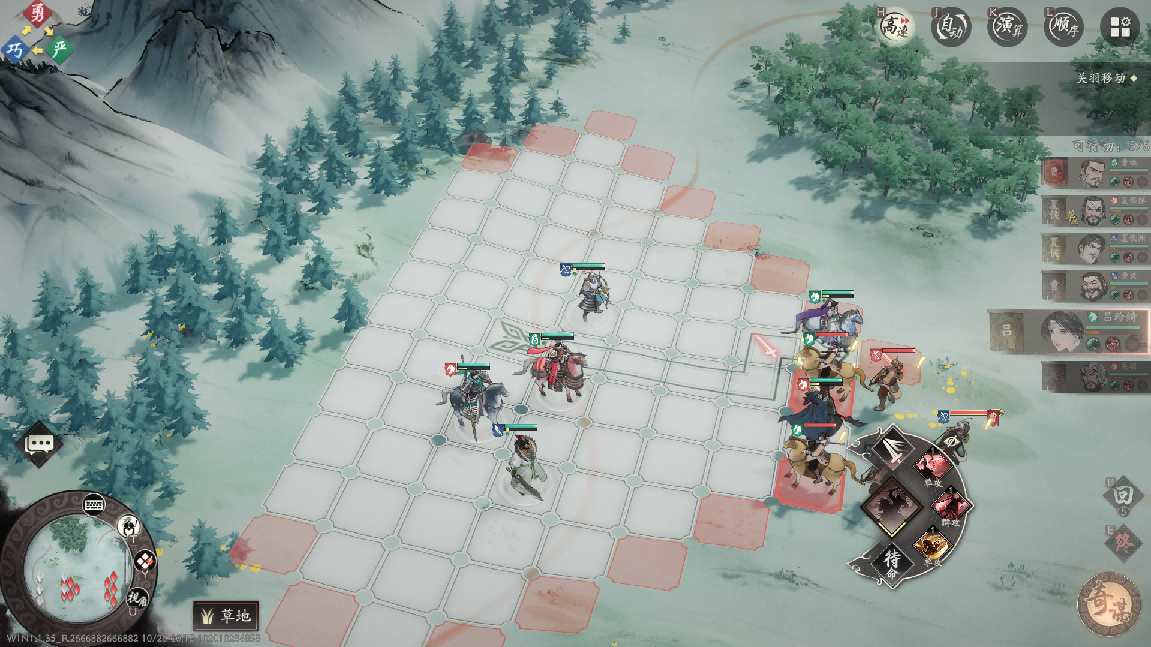Open the keyboard icon on the minimap ring
The height and width of the screenshot is (647, 1151).
point(96,503)
